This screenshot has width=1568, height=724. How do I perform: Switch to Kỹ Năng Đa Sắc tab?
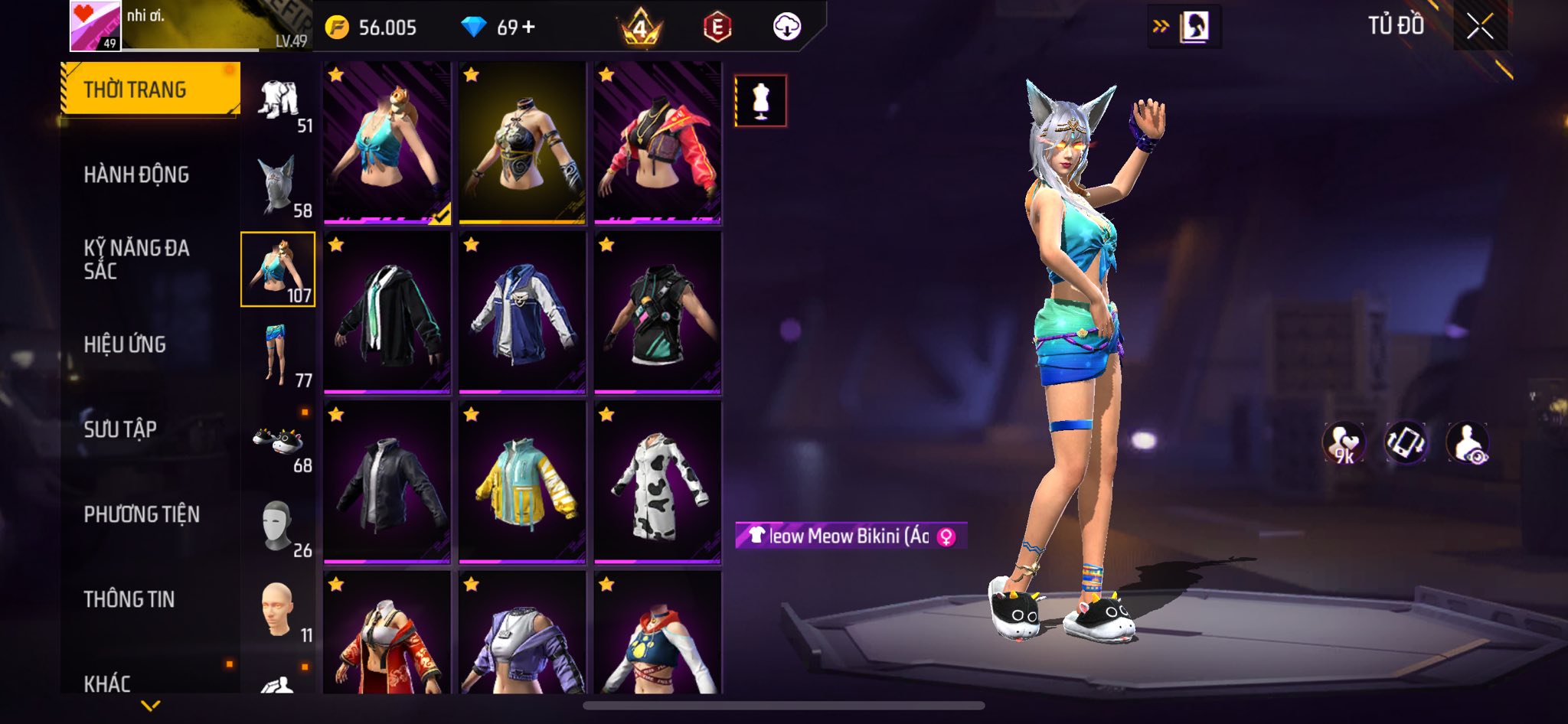coord(136,259)
